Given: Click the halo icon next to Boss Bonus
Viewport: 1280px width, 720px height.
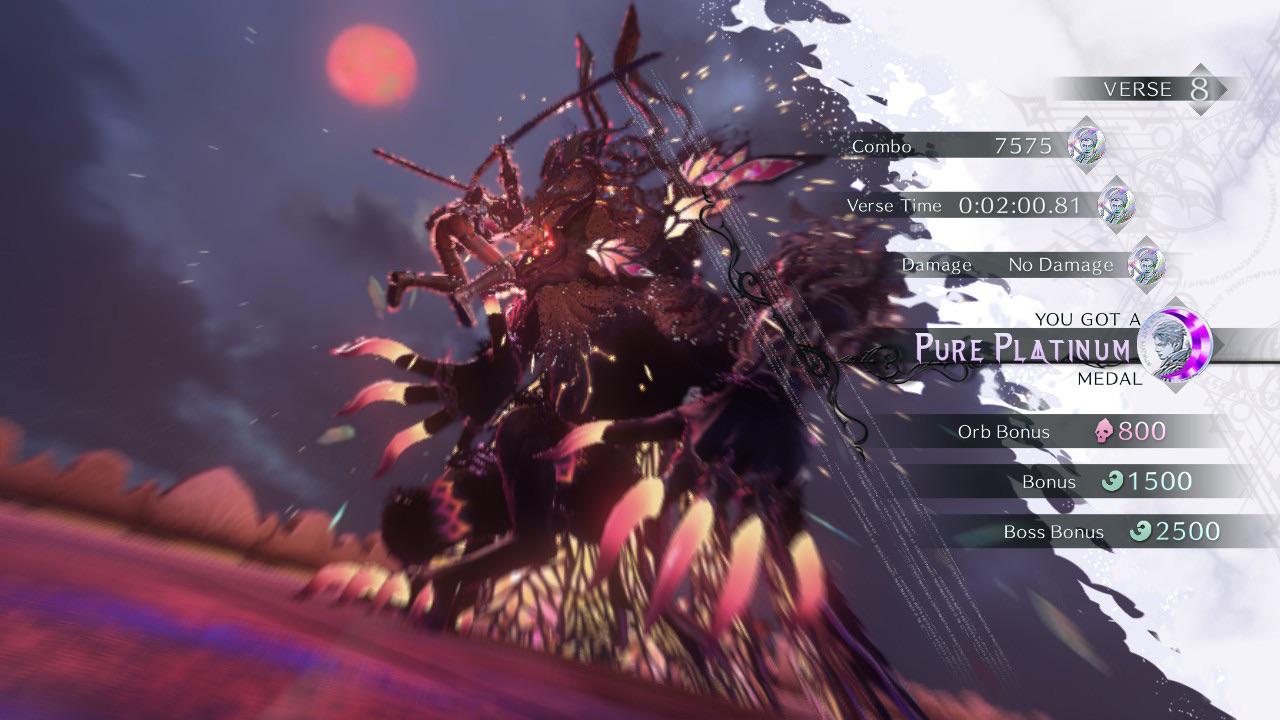Looking at the screenshot, I should click(x=1140, y=531).
